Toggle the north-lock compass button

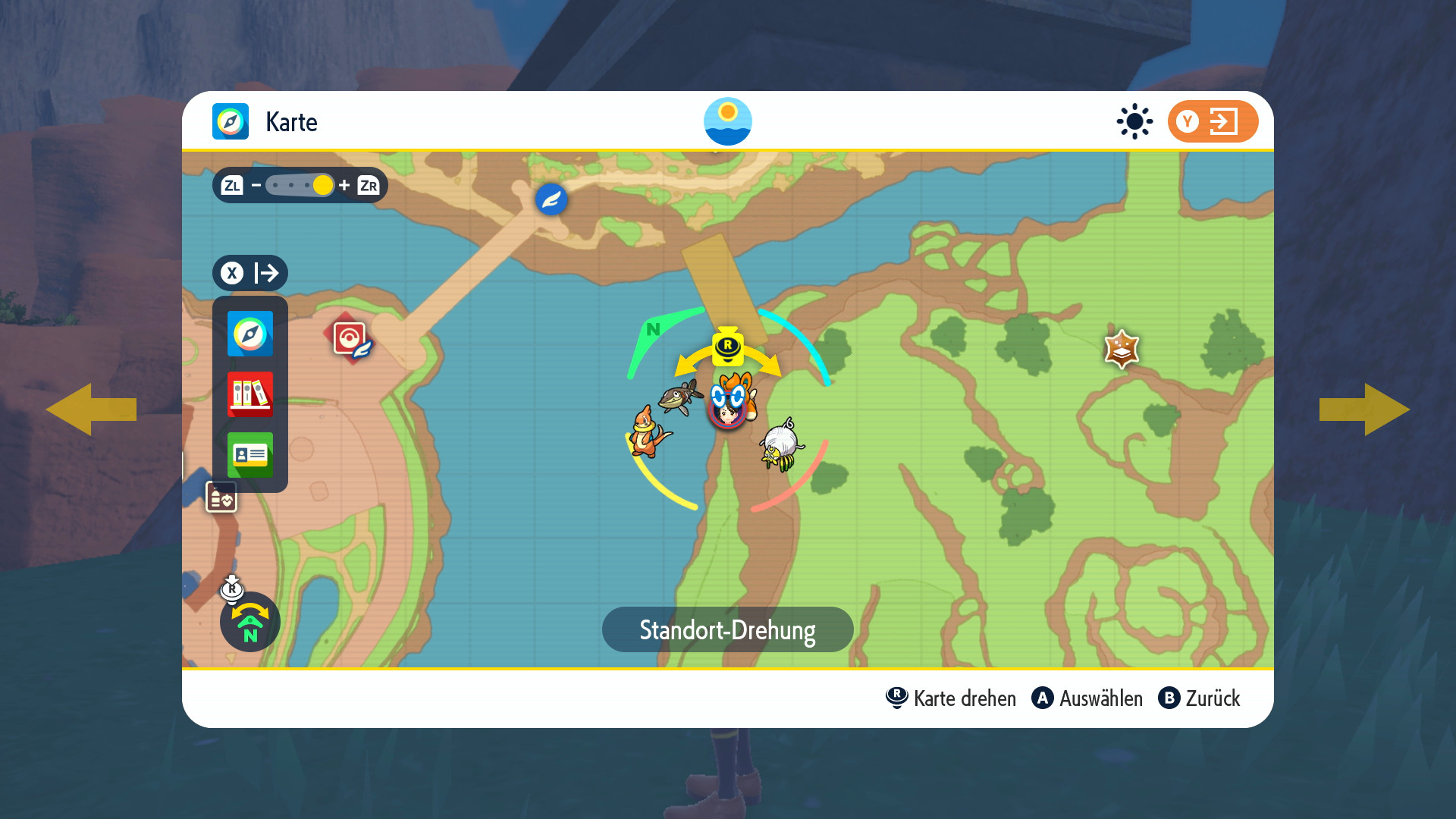coord(249,622)
